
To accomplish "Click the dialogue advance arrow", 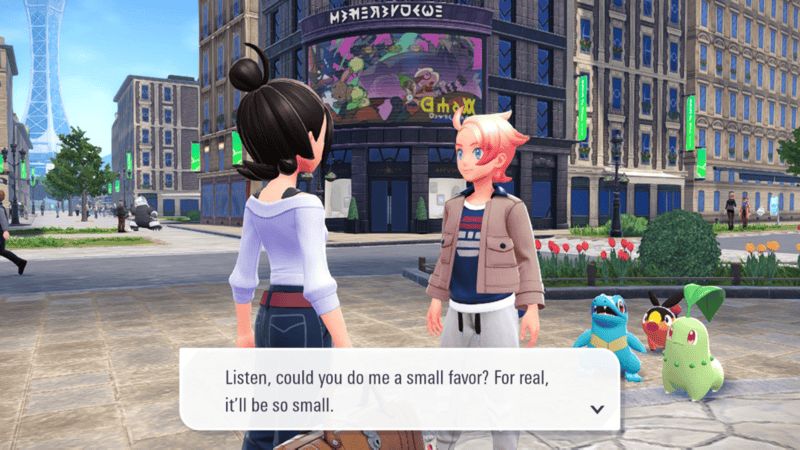I will [x=597, y=408].
